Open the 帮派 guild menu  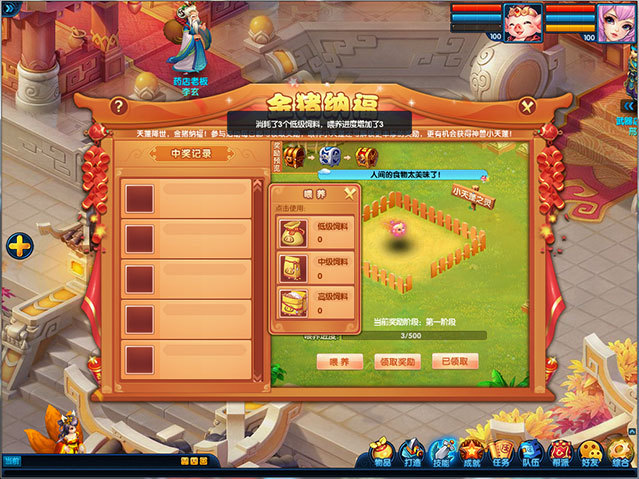point(561,454)
